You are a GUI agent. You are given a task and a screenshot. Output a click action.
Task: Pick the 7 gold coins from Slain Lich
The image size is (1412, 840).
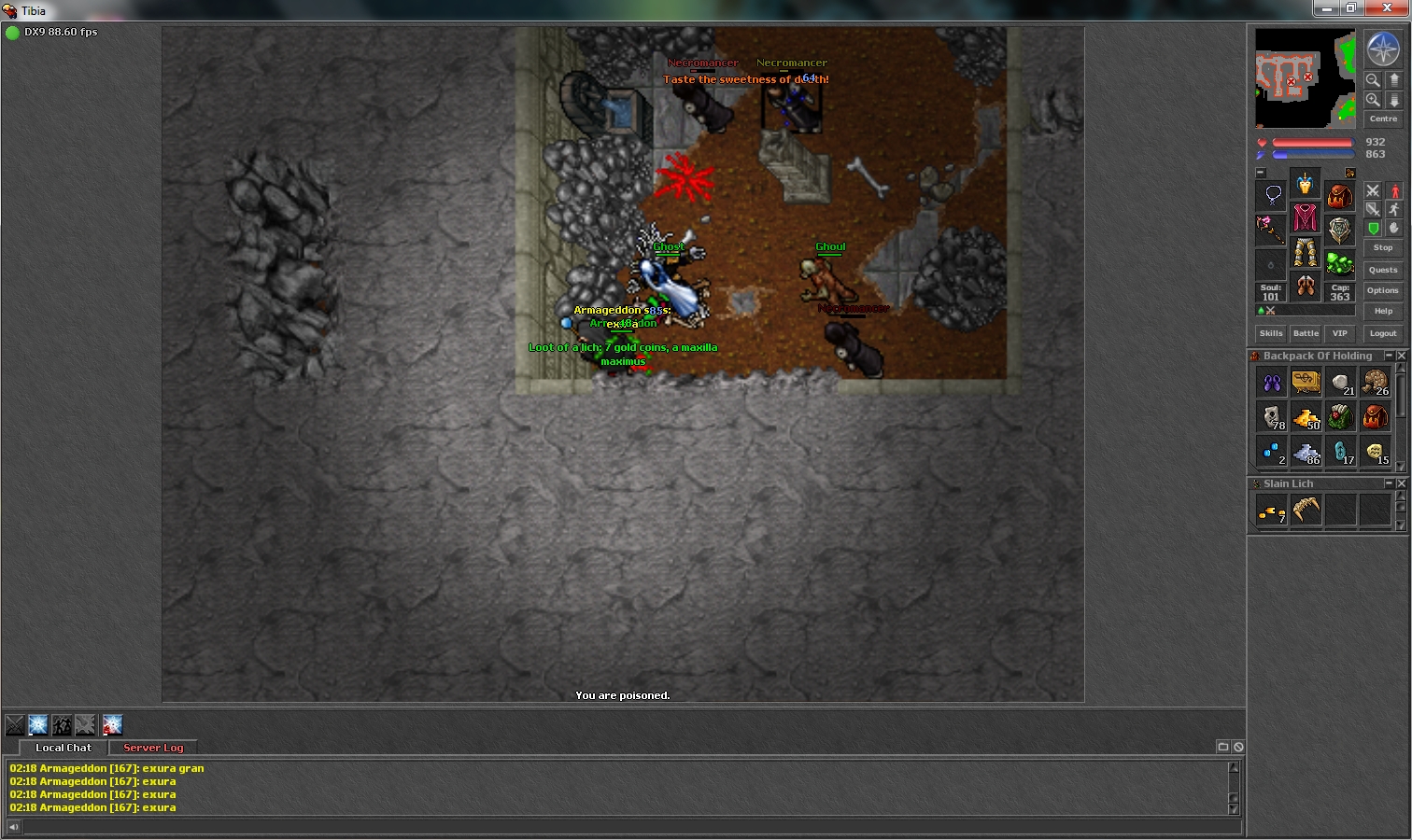[x=1271, y=511]
